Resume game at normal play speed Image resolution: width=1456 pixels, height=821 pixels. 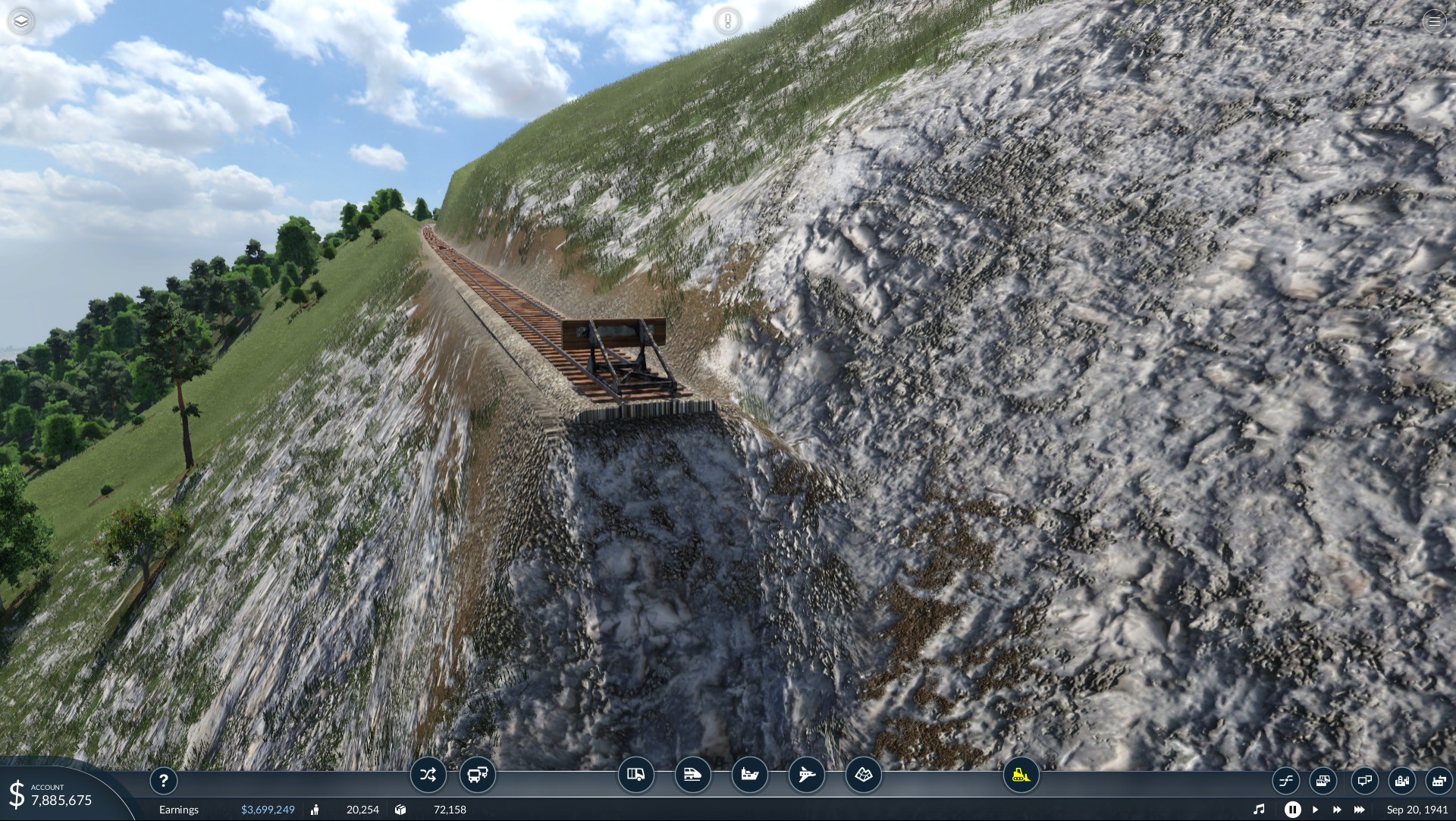pyautogui.click(x=1316, y=810)
